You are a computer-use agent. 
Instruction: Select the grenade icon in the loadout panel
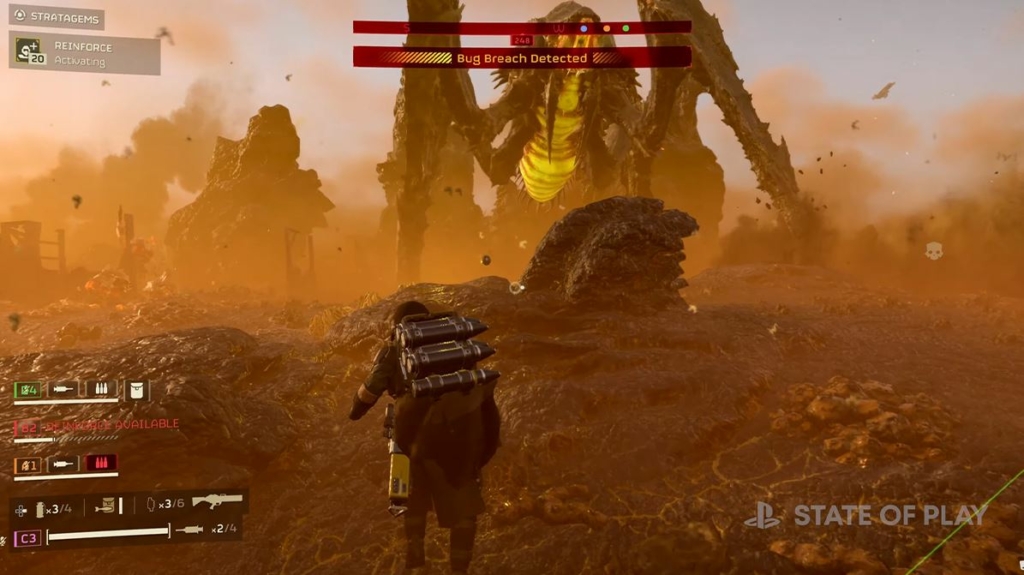pos(42,509)
